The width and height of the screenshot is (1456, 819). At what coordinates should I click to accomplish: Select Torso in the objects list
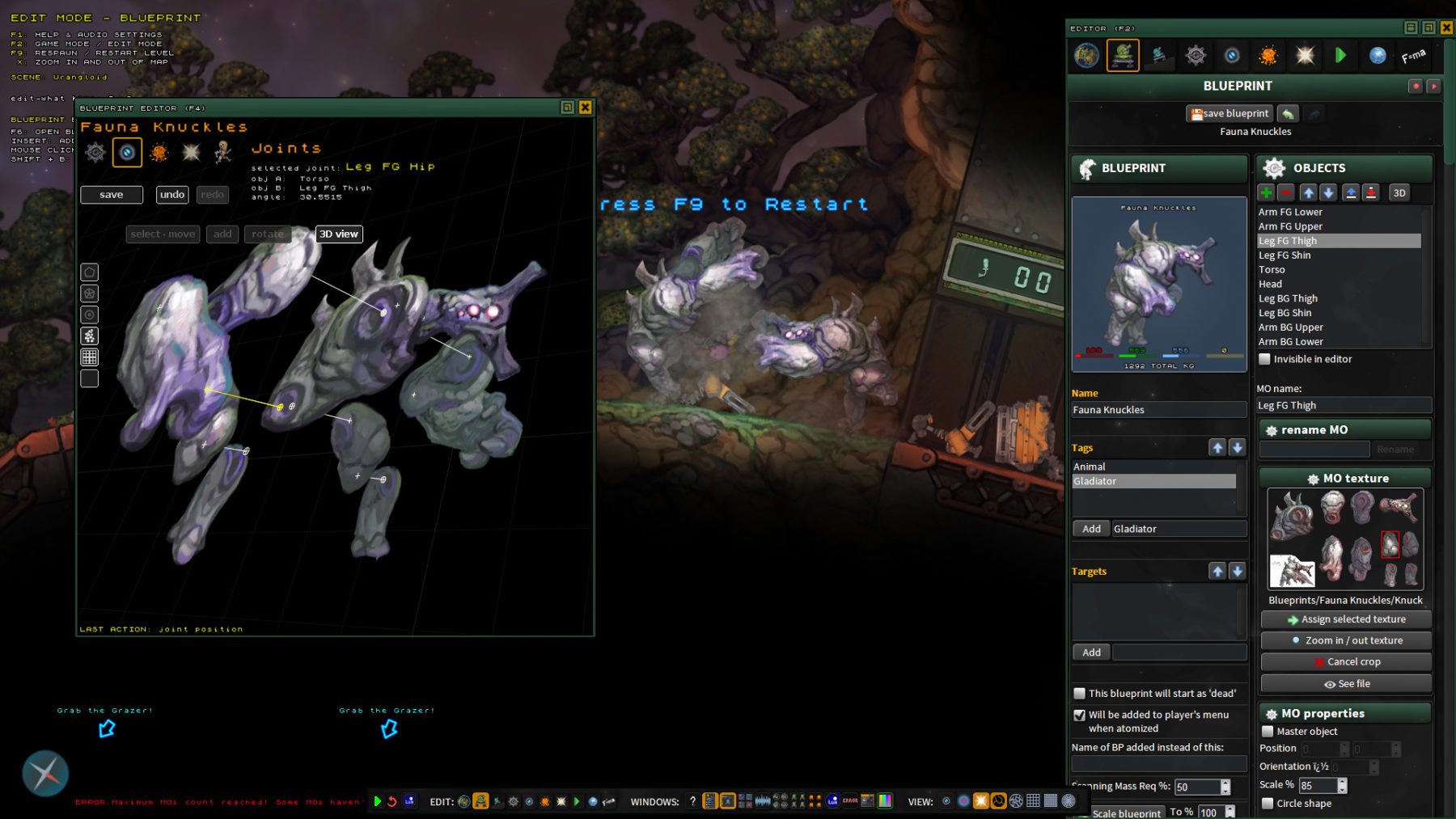(1272, 270)
